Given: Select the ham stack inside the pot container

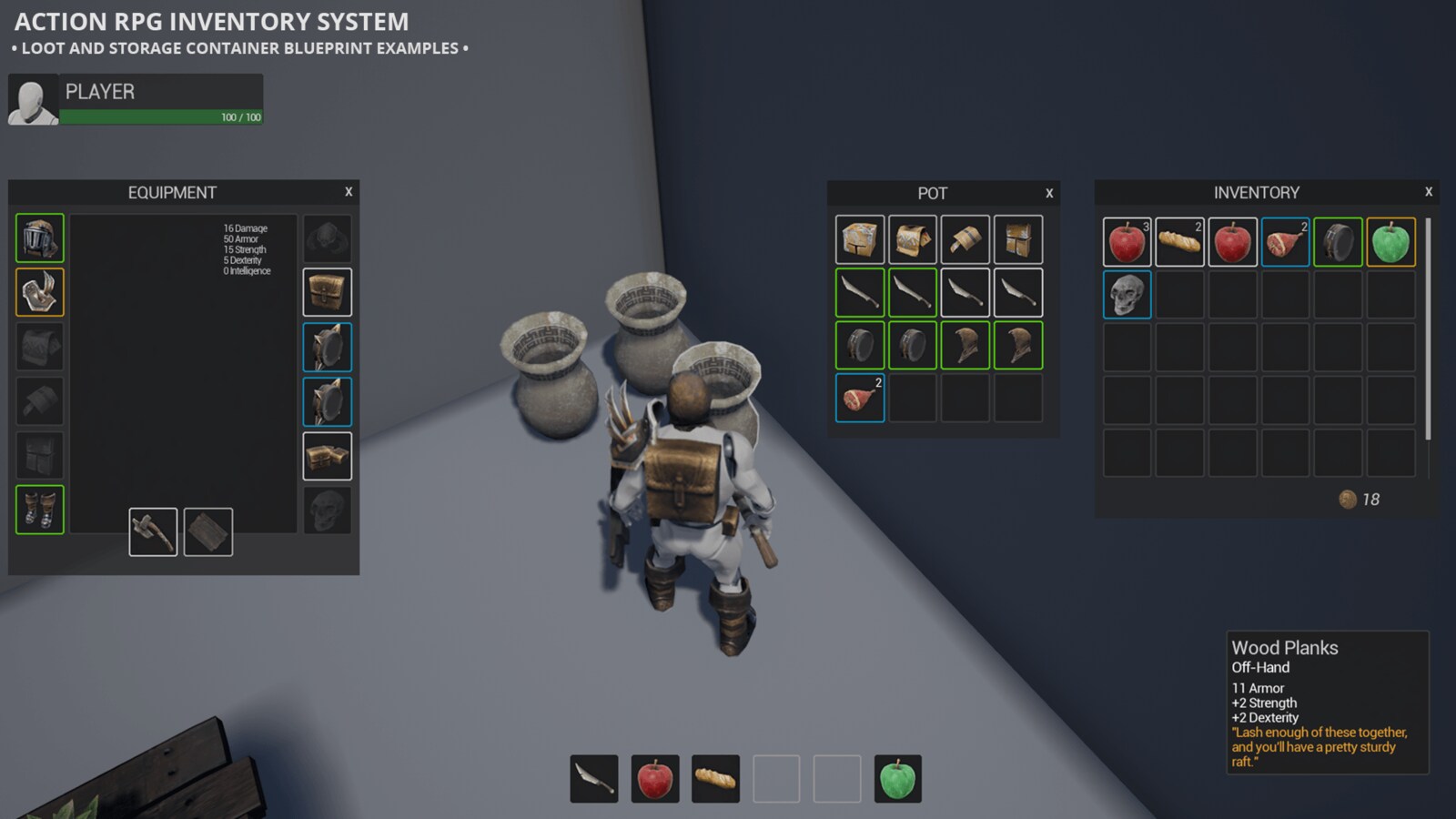Looking at the screenshot, I should (x=859, y=398).
